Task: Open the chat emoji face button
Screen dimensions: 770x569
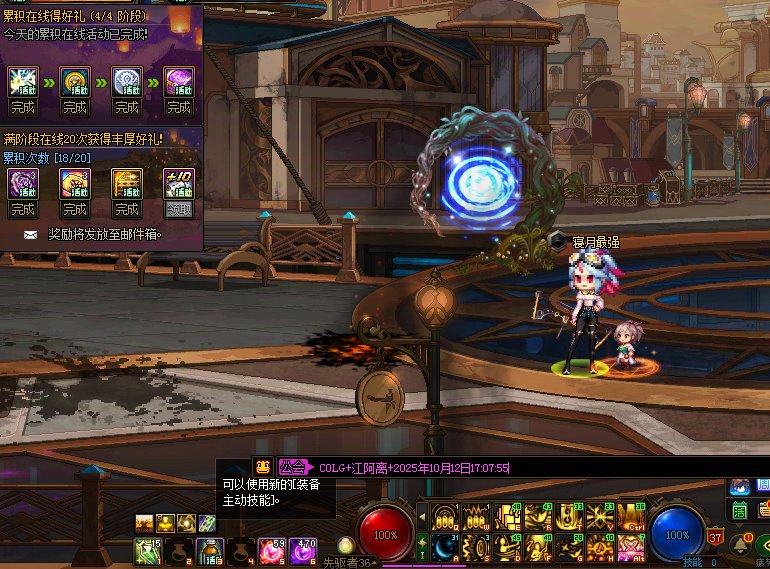Action: [x=262, y=467]
